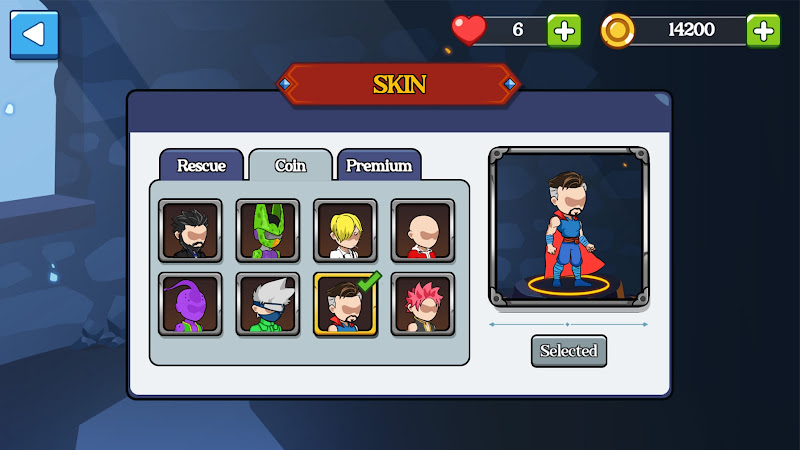Buy more coins with the plus button
Screen dimensions: 800x450
(764, 30)
